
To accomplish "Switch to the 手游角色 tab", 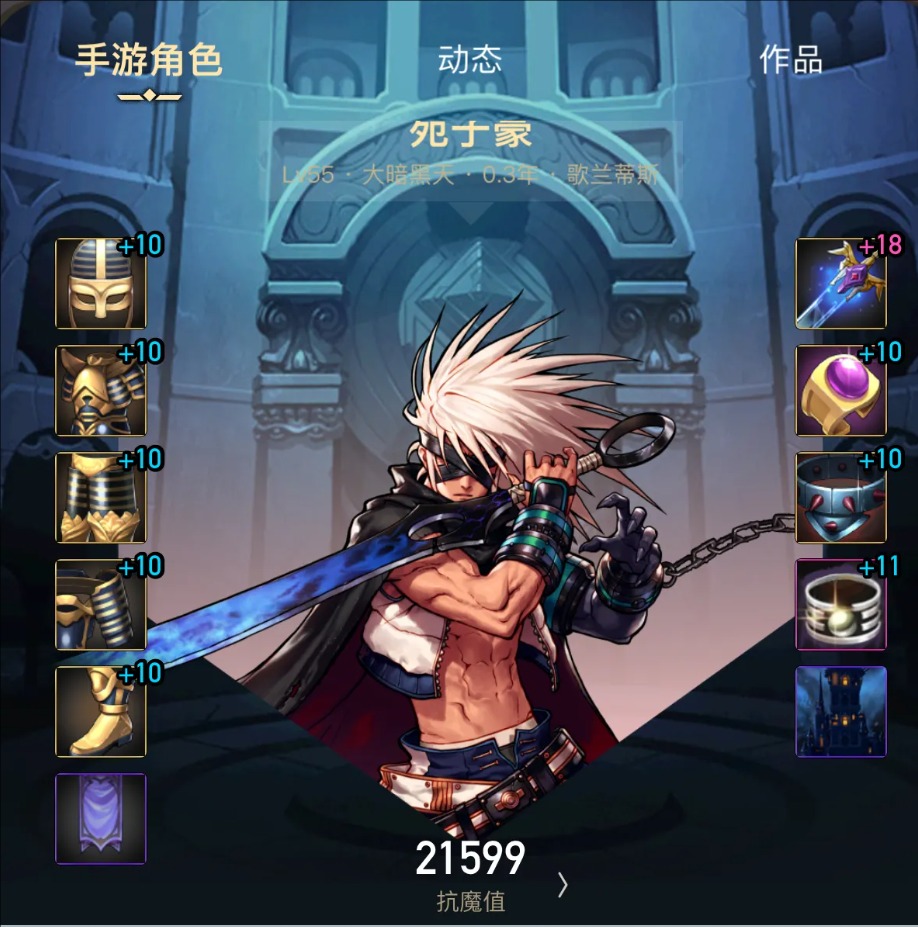I will click(x=149, y=61).
